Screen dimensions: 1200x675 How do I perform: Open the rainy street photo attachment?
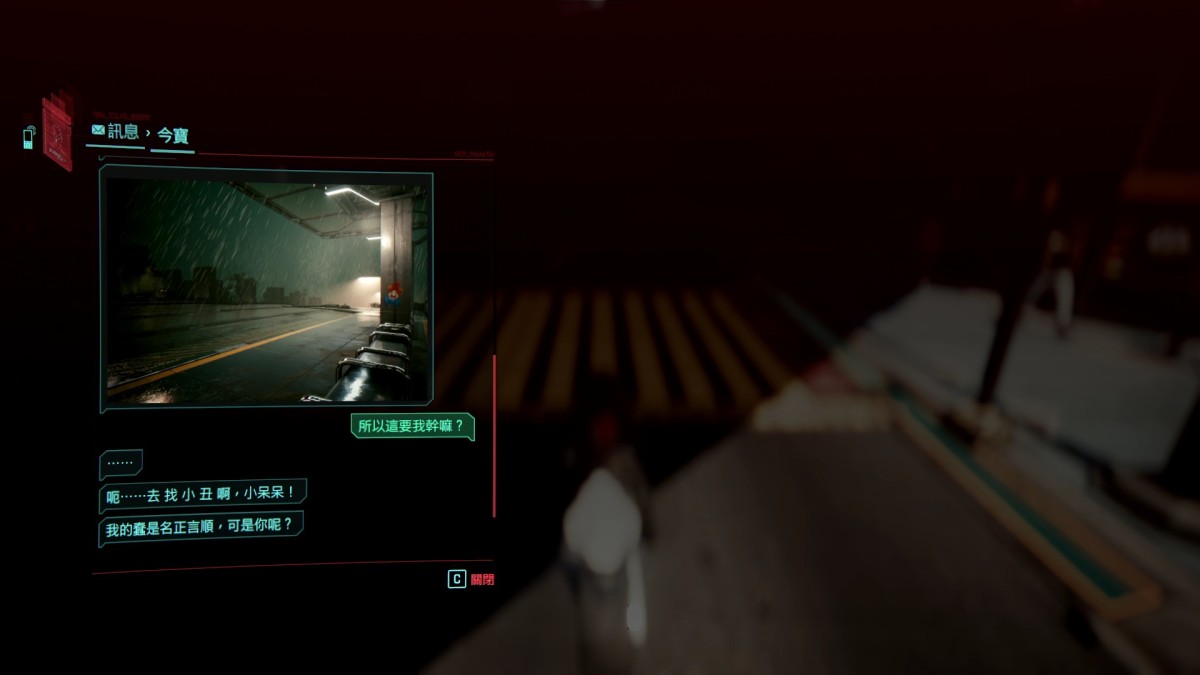tap(266, 288)
